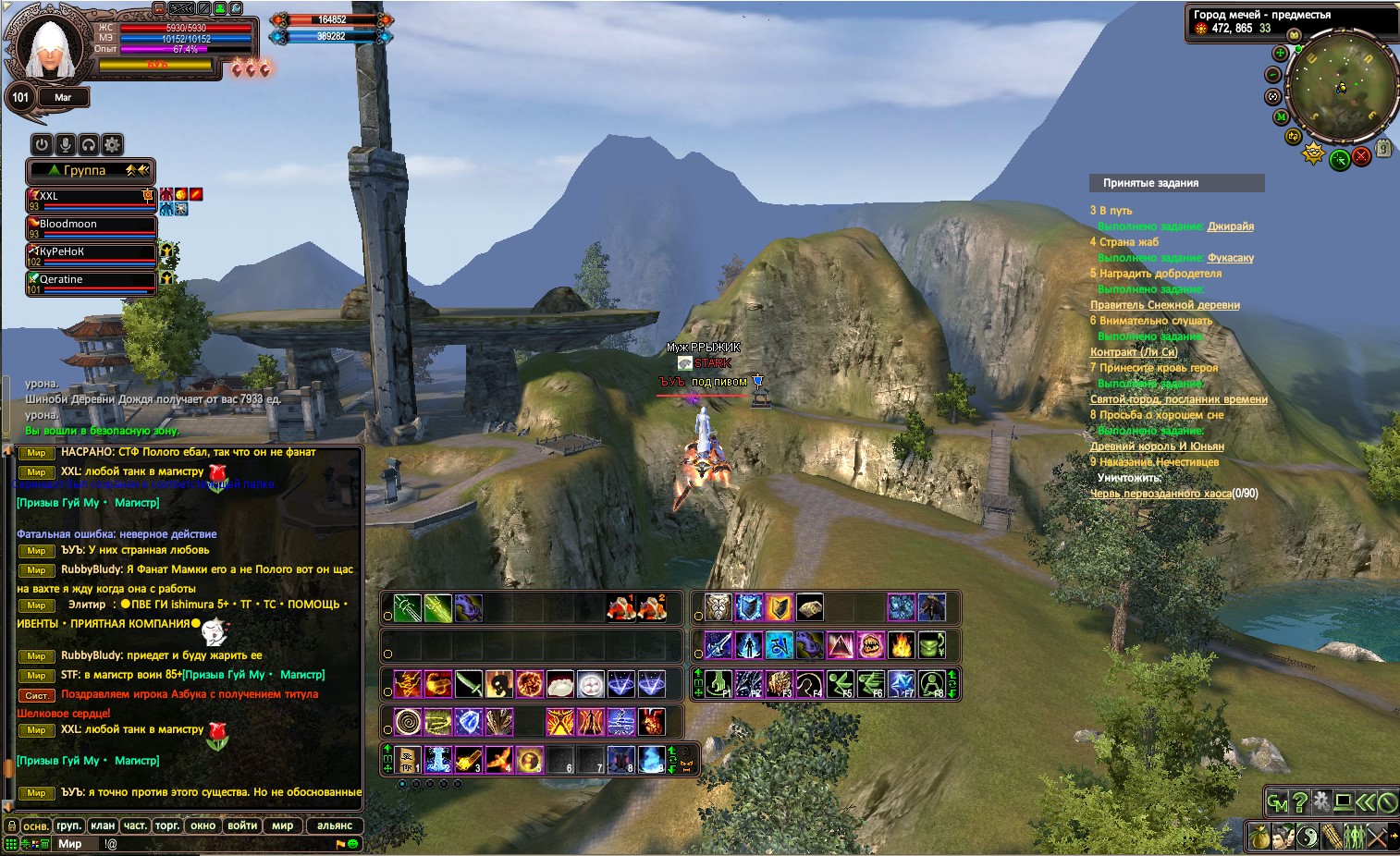Screen dimensions: 1400x856
Task: Activate the red heart skill icon
Action: coord(652,721)
